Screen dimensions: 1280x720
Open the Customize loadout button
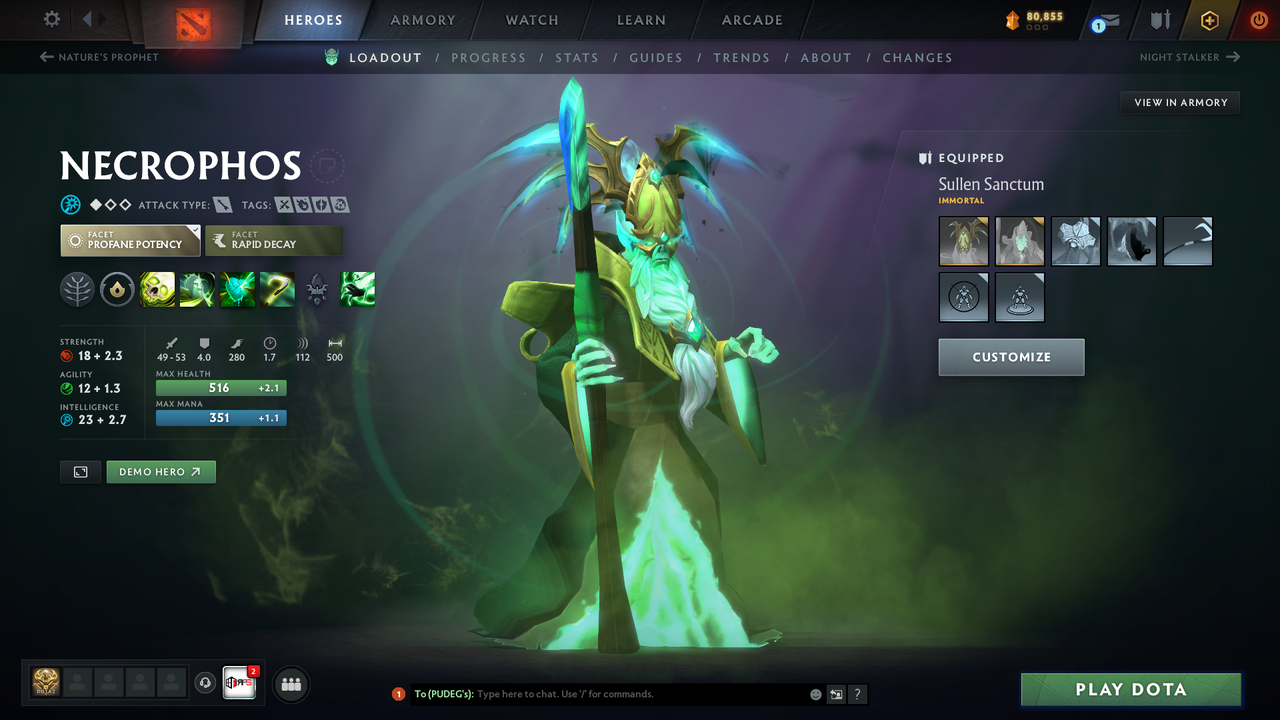click(x=1011, y=357)
